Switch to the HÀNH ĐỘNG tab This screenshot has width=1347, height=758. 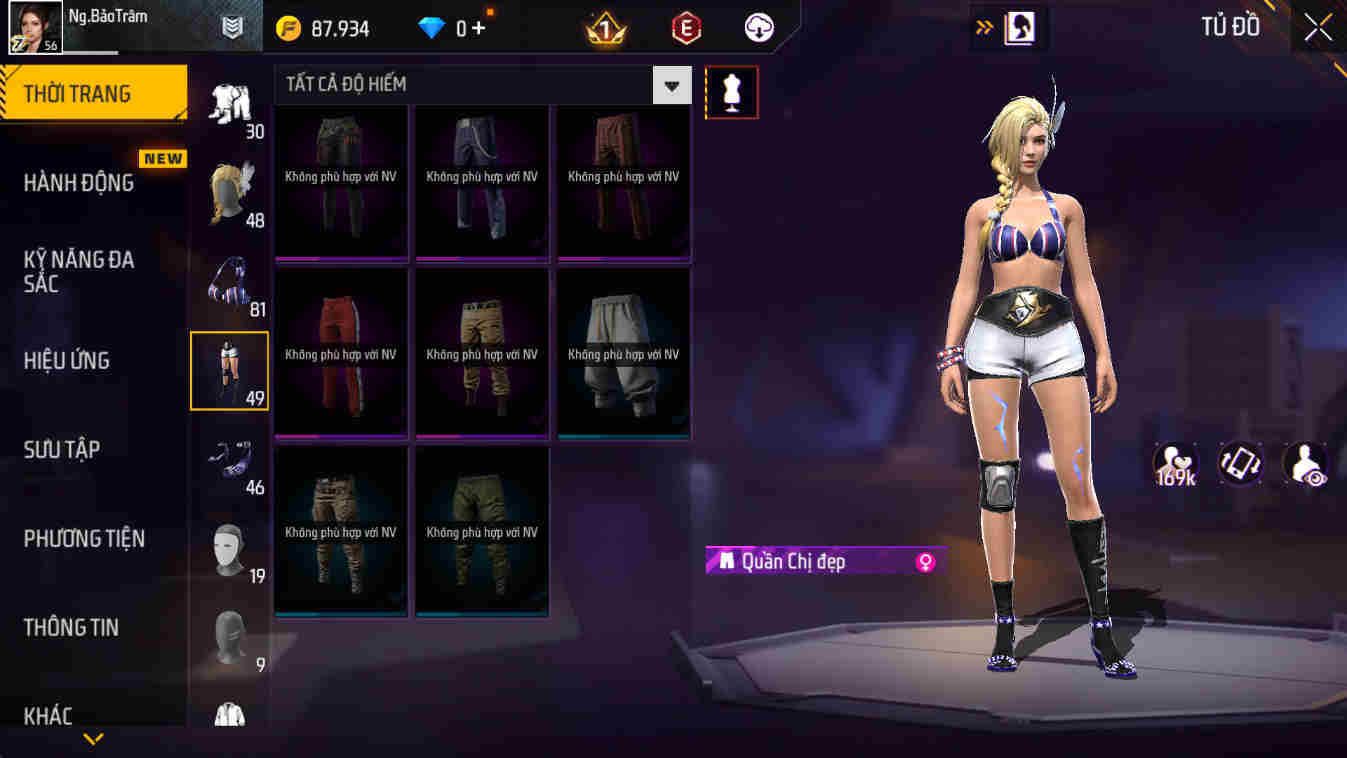pyautogui.click(x=80, y=183)
